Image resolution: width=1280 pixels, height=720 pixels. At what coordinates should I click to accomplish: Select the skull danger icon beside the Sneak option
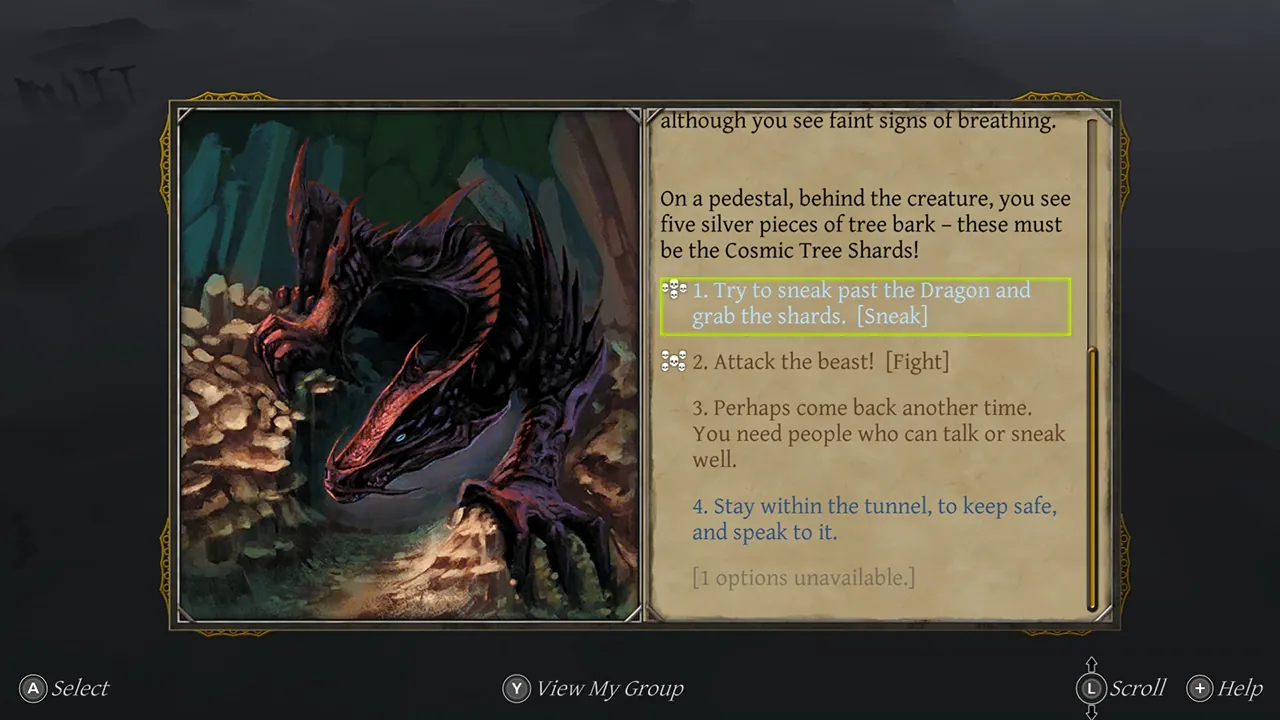pos(674,290)
